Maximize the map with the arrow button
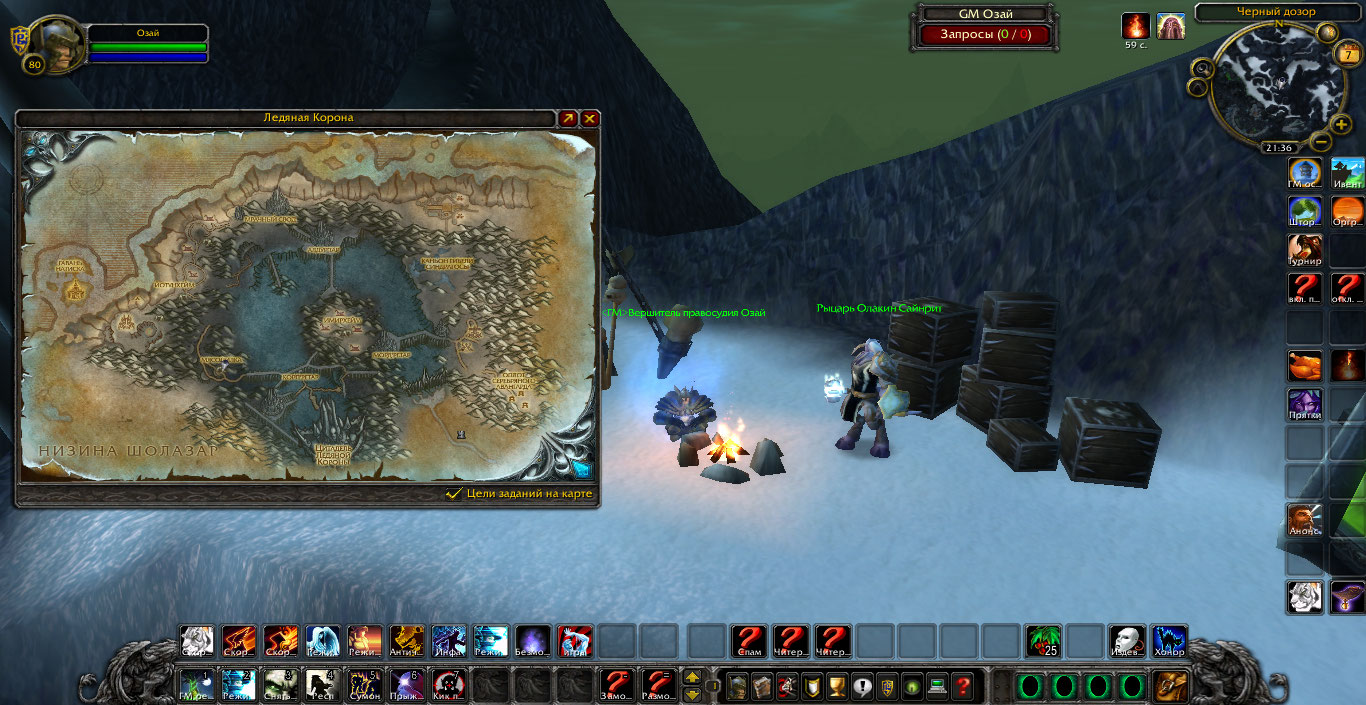Screen dimensions: 1366x705 [x=568, y=118]
